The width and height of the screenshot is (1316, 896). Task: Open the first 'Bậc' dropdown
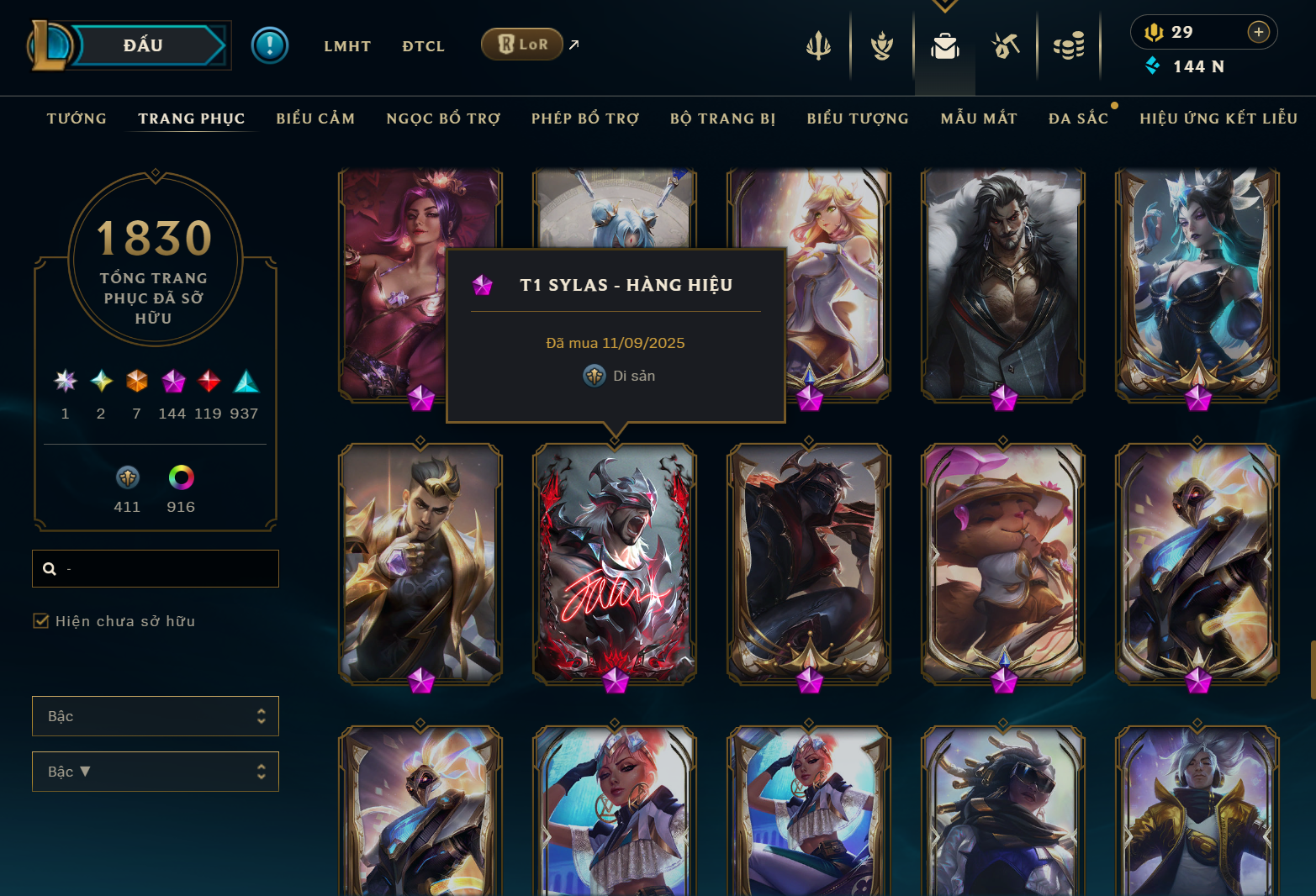[155, 715]
